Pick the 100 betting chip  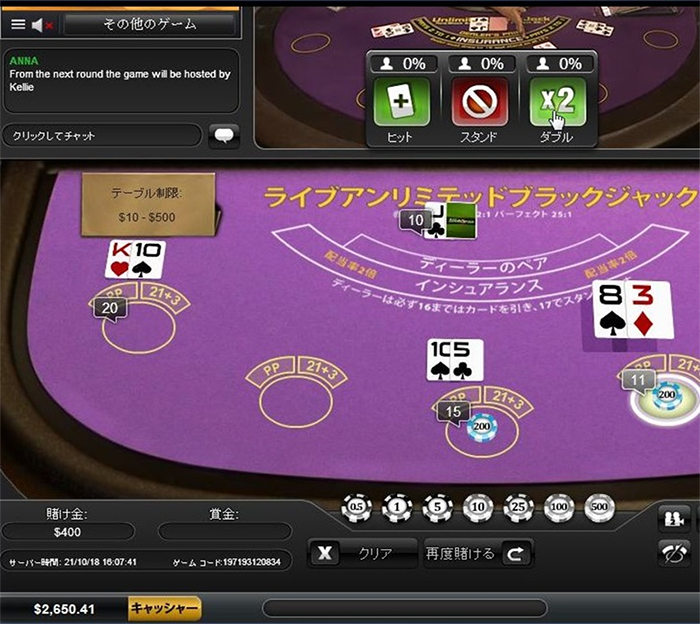click(559, 508)
